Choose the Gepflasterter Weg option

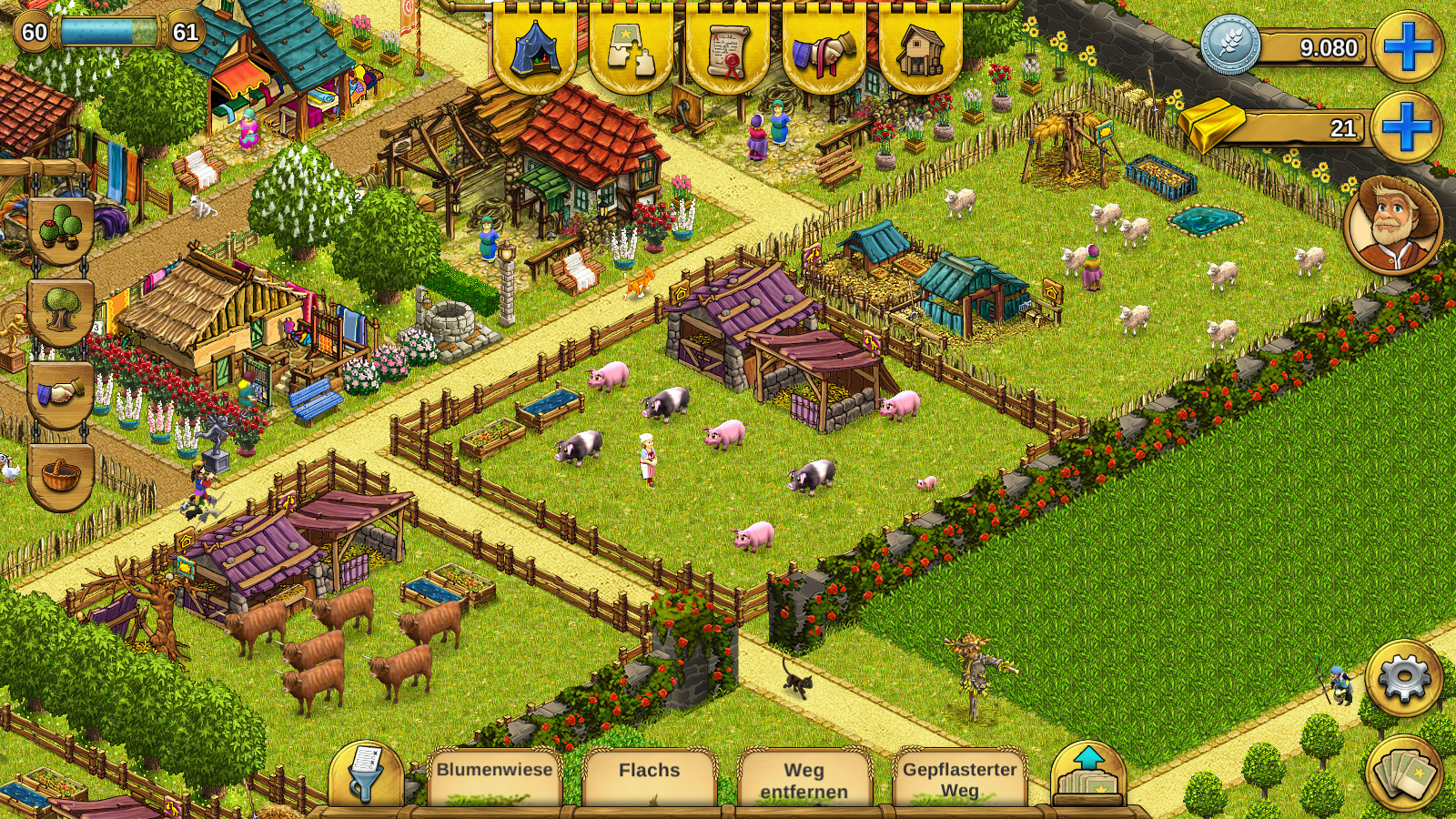pyautogui.click(x=959, y=779)
